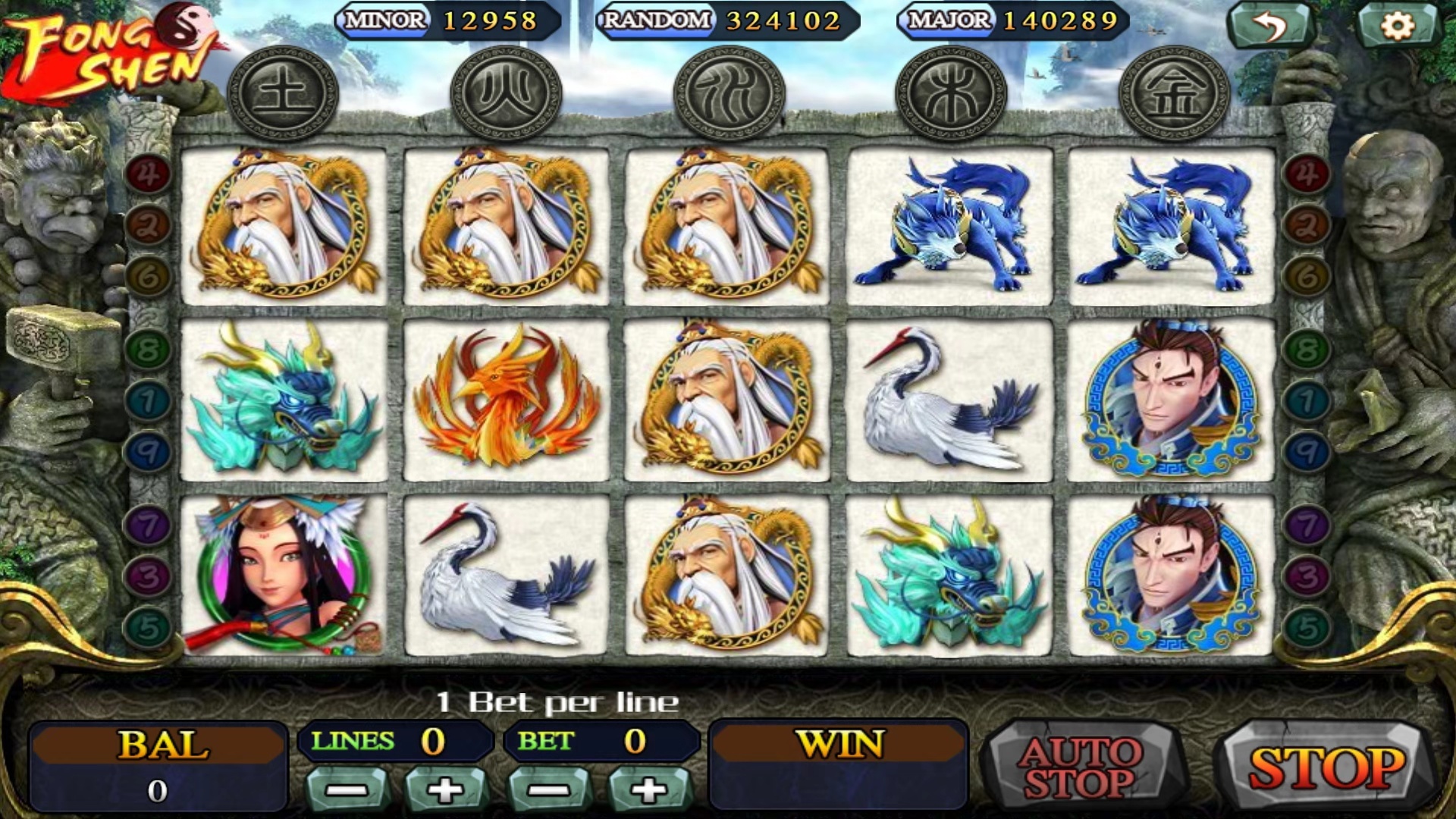Raise the bet amount
This screenshot has width=1456, height=819.
pyautogui.click(x=648, y=790)
